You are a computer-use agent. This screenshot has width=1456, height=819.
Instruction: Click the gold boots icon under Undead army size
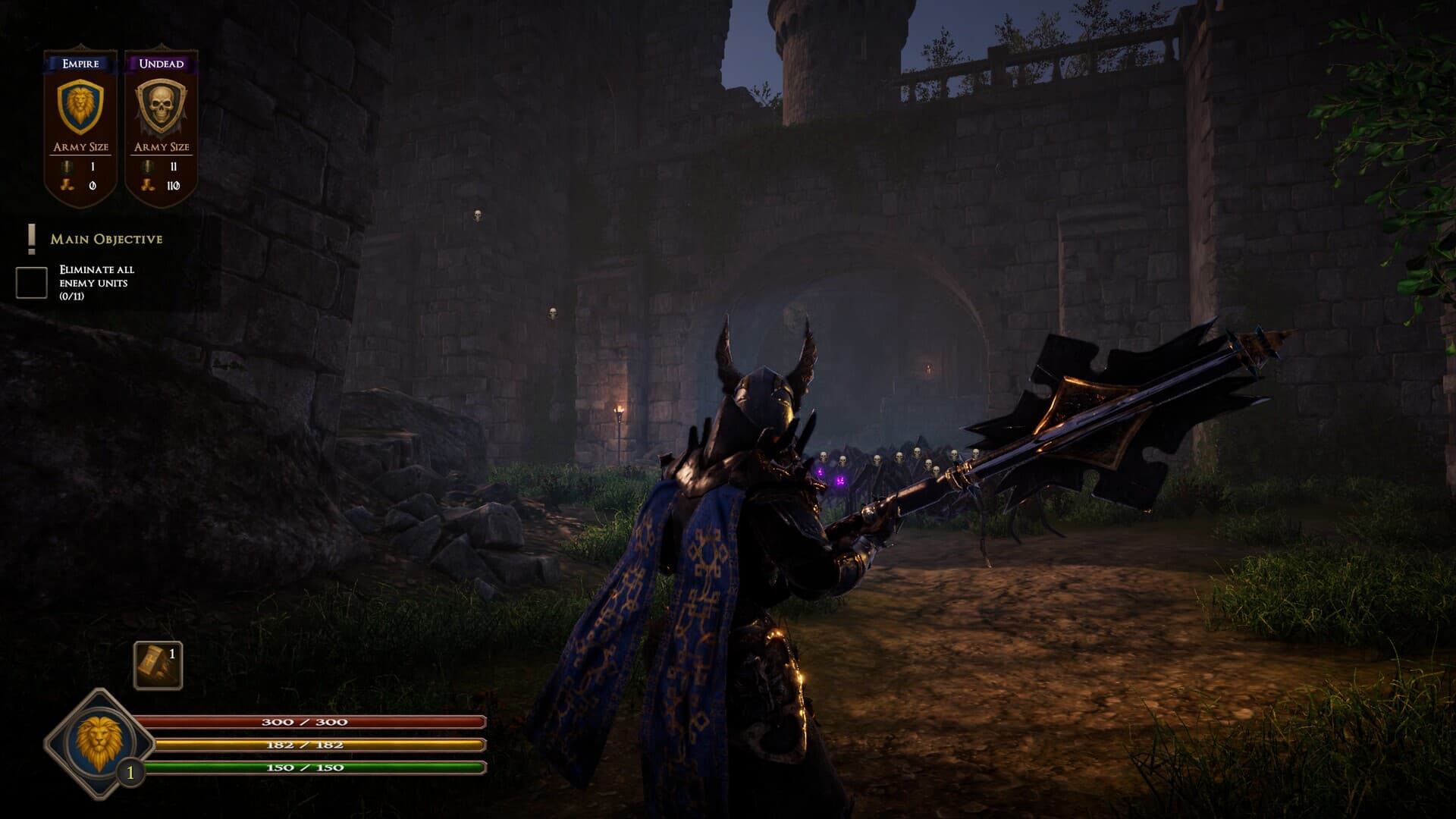tap(147, 184)
